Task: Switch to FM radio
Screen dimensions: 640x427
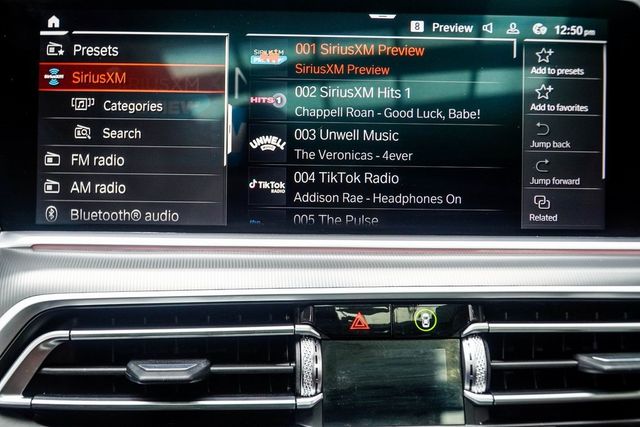Action: point(97,160)
